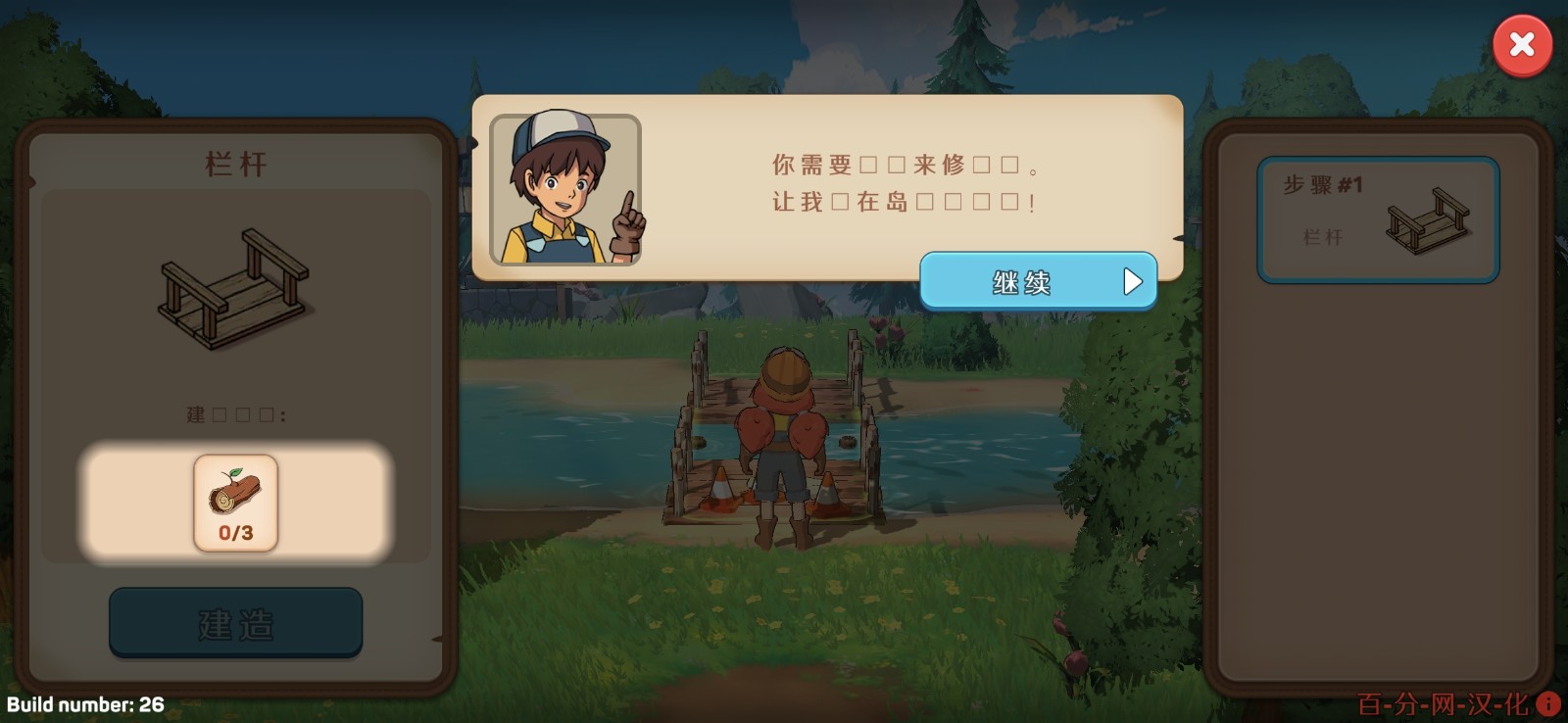Select the 栏杆 panel header

tap(234, 162)
